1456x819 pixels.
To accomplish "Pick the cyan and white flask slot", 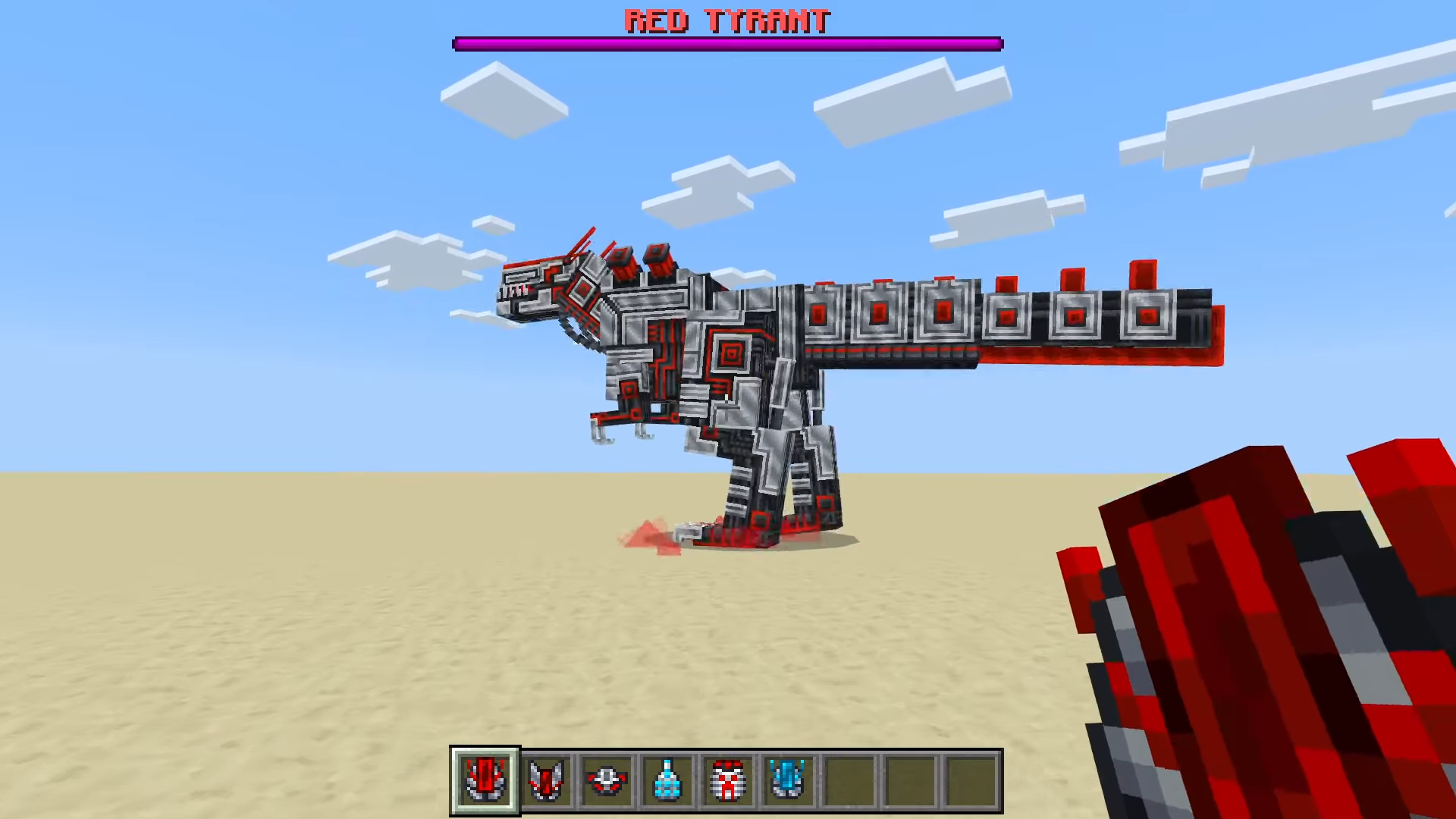I will pos(667,780).
